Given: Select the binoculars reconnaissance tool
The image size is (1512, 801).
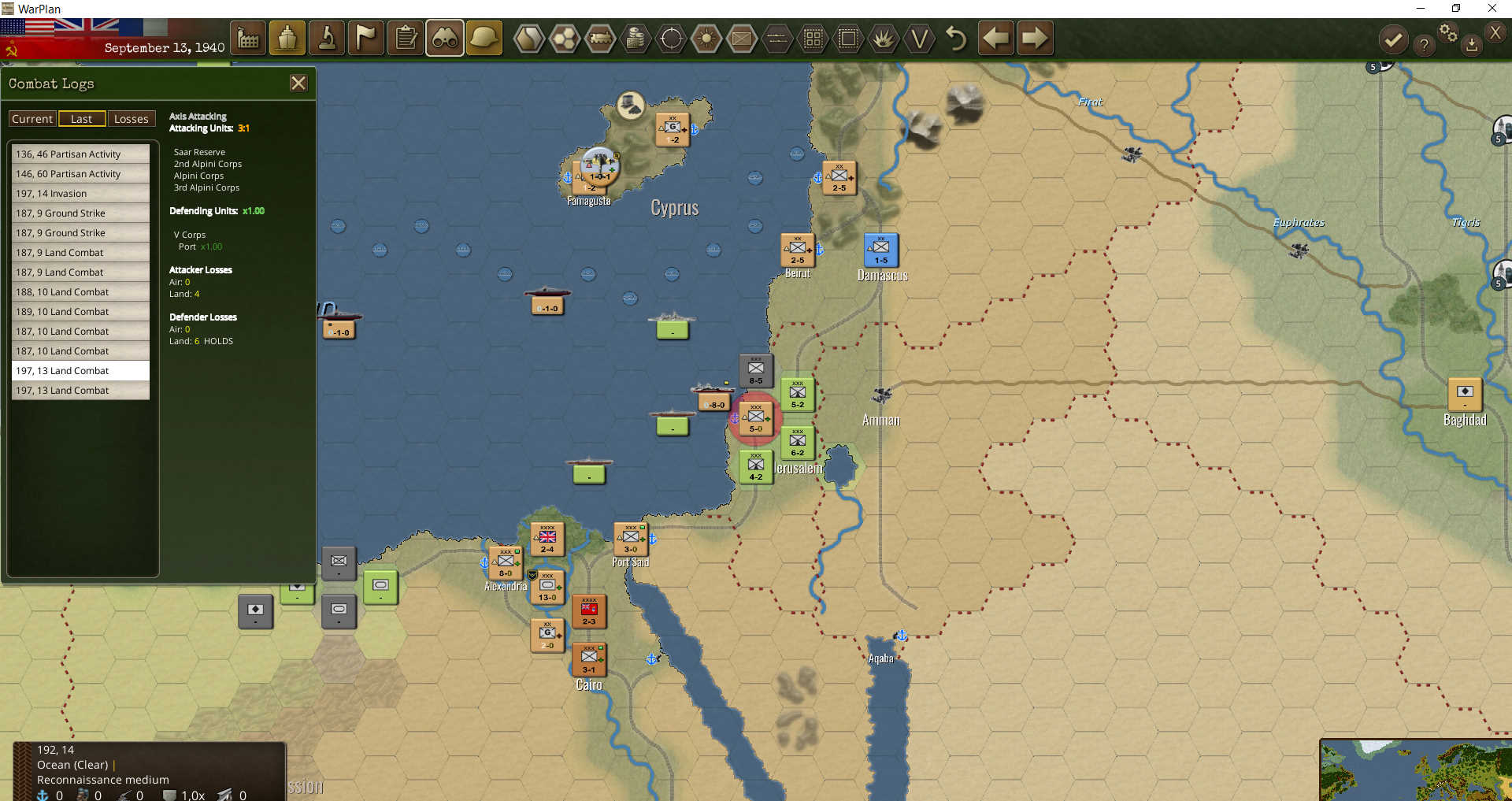Looking at the screenshot, I should [445, 37].
